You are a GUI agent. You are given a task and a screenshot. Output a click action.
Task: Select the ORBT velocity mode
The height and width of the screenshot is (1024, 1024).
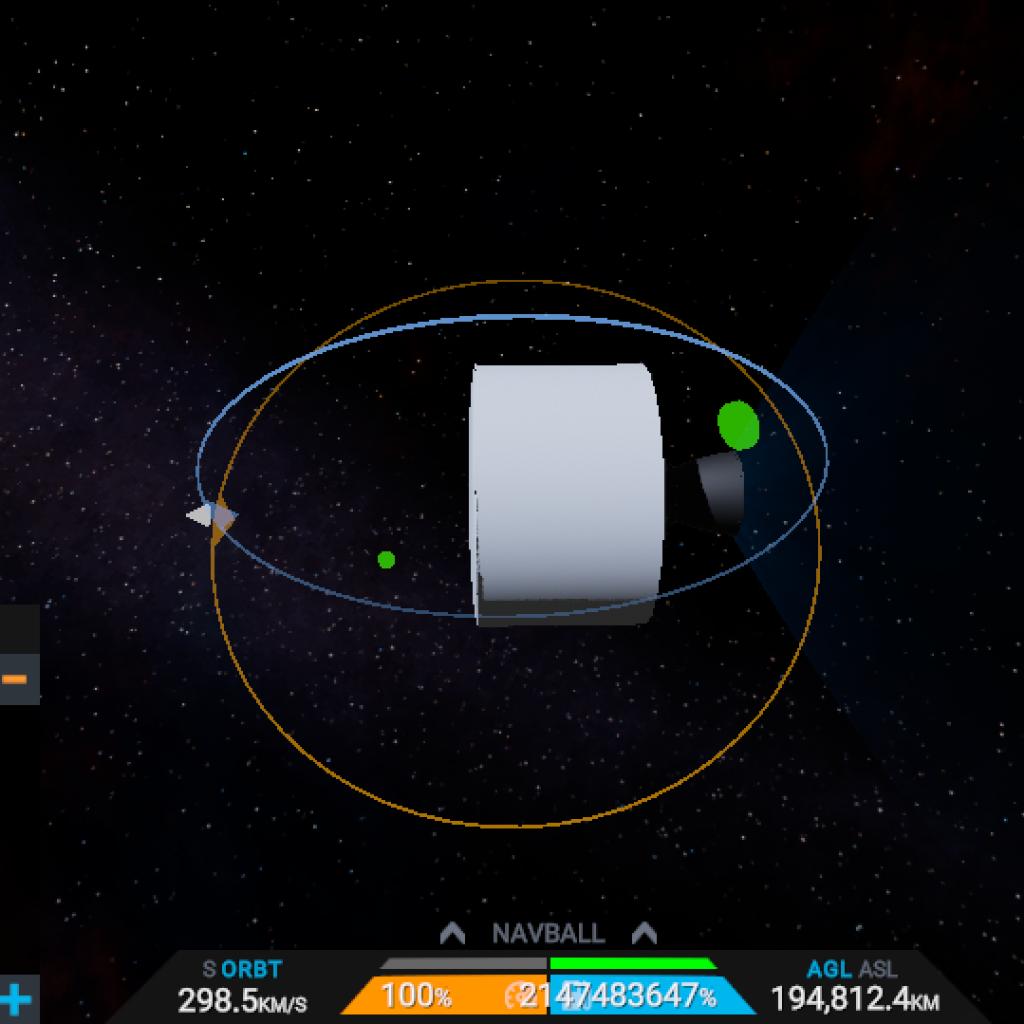point(251,969)
